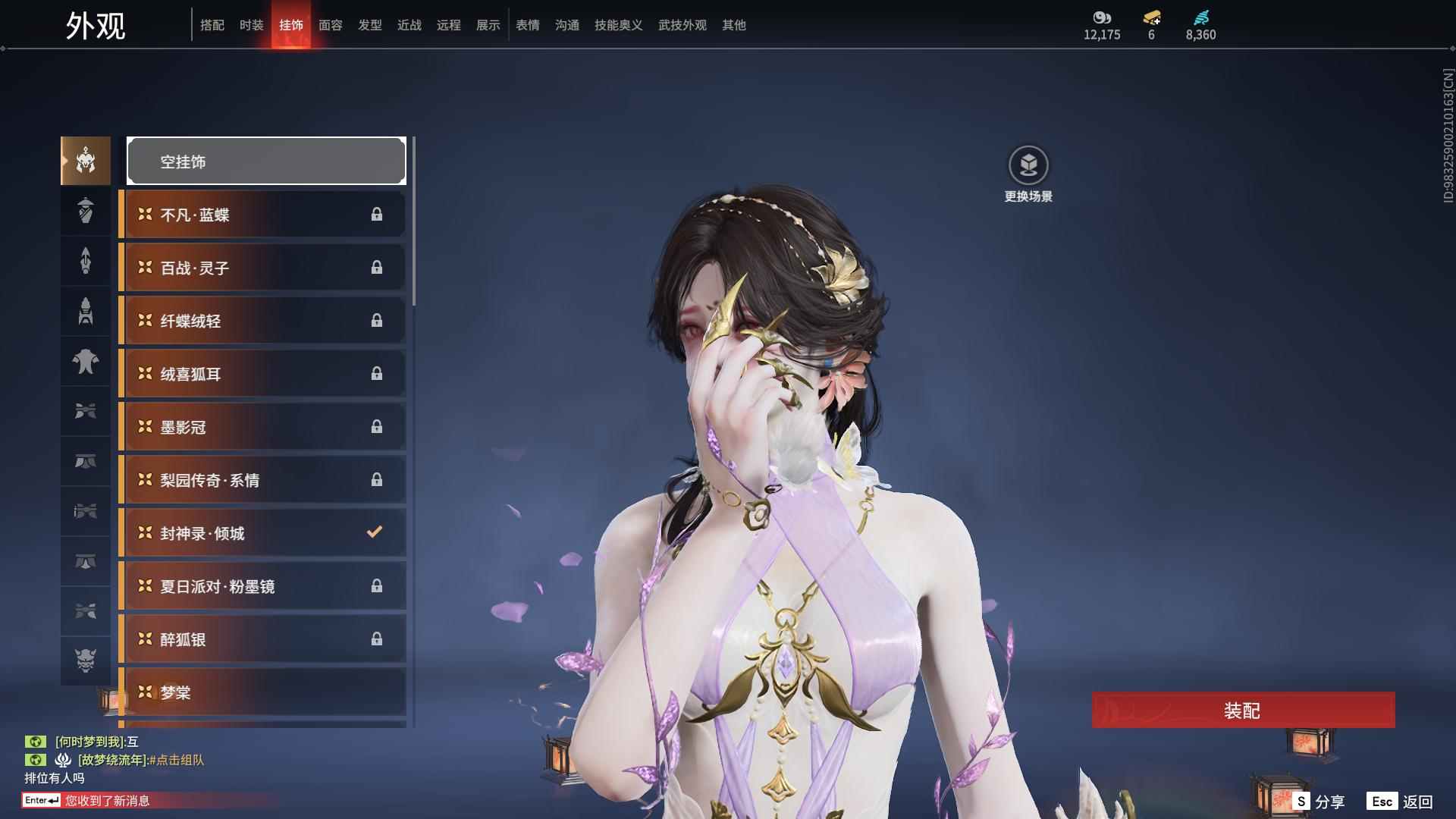Open the demon mask accessory category
The height and width of the screenshot is (819, 1456).
pos(86,661)
